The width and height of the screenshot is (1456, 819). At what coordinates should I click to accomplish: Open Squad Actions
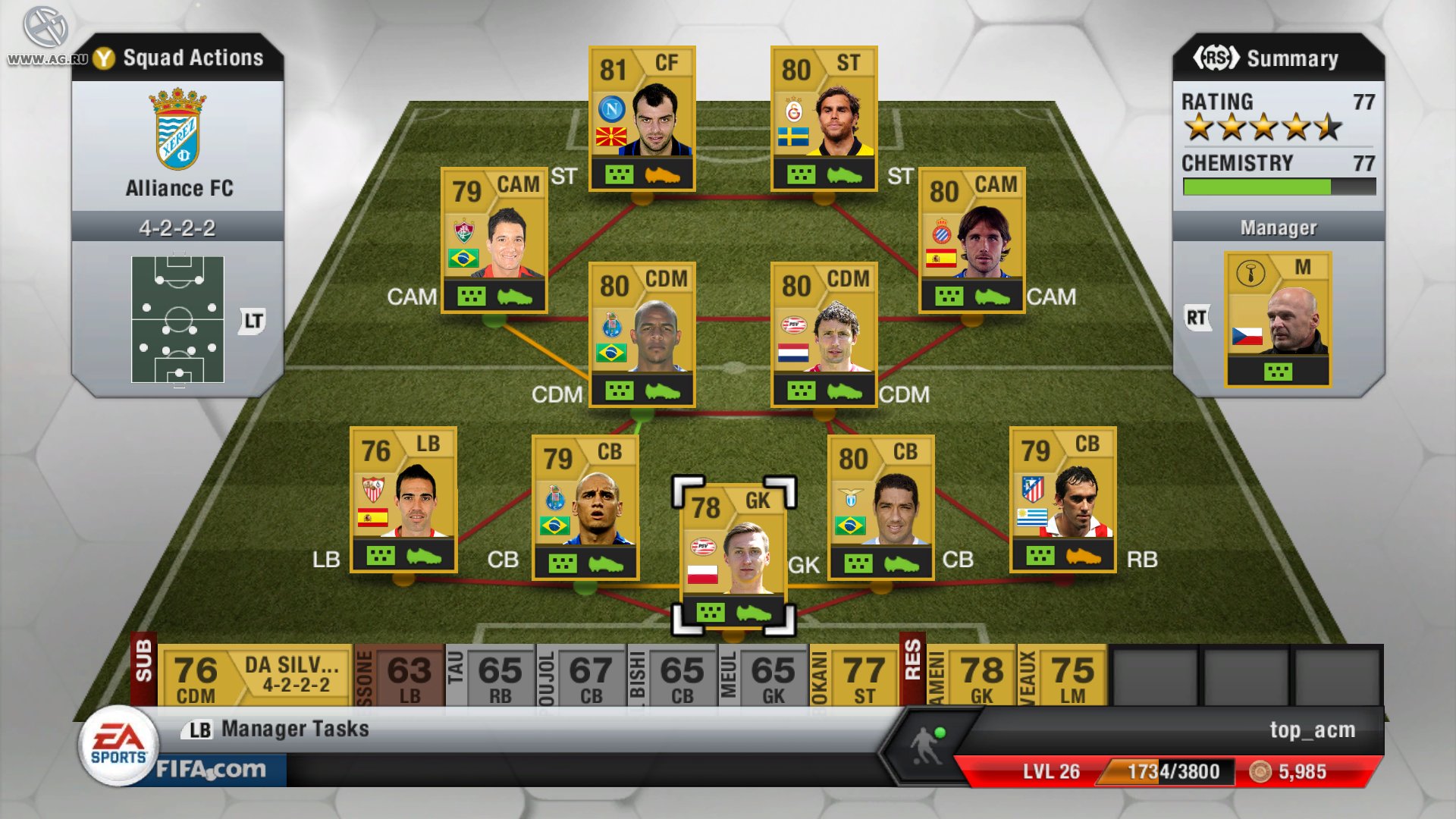pos(193,58)
